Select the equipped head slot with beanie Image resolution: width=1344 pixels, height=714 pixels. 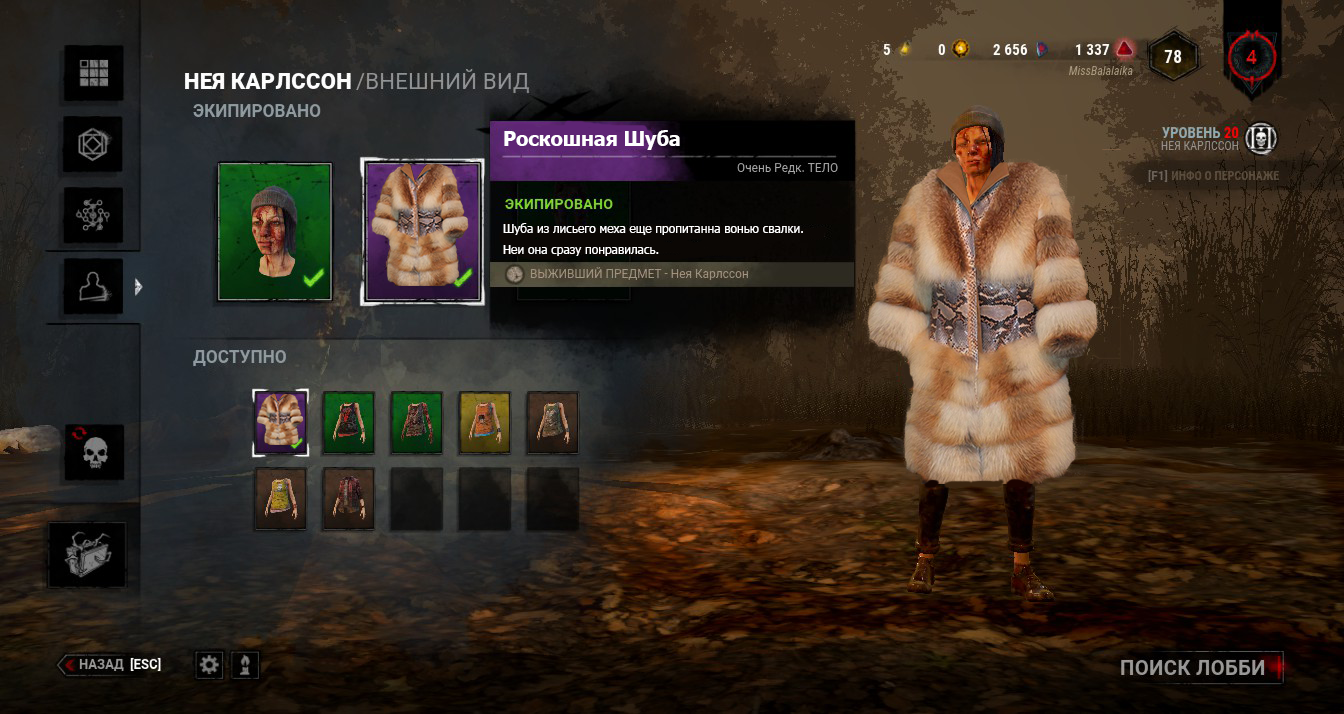click(275, 232)
